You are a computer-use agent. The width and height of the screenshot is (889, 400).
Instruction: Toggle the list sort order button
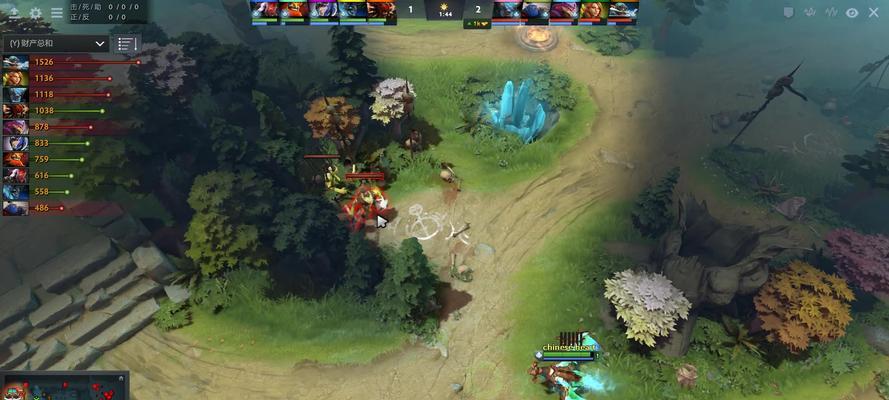tap(126, 44)
